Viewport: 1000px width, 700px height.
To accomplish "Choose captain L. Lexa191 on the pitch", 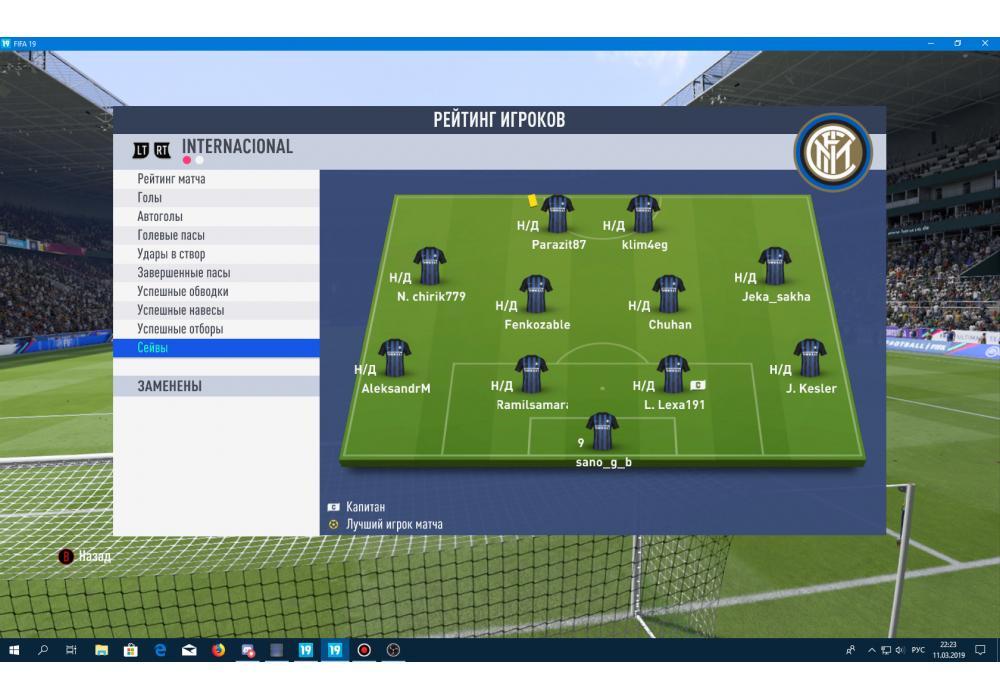I will 673,374.
